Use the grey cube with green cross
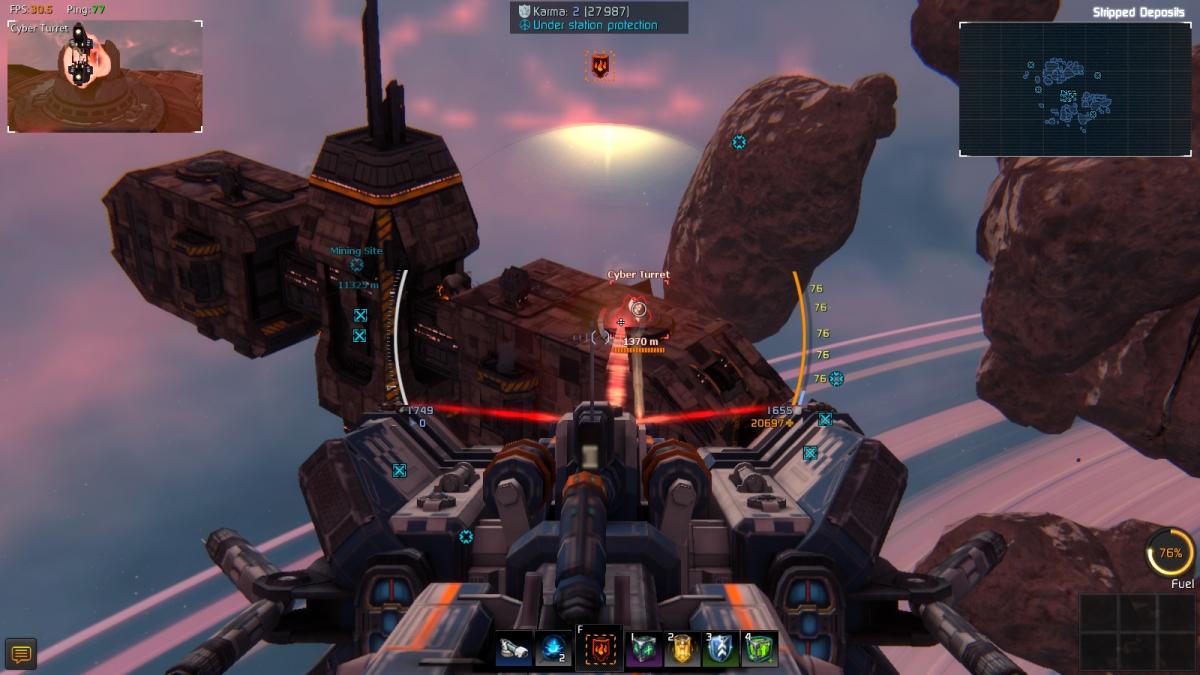This screenshot has height=675, width=1200. [x=643, y=650]
